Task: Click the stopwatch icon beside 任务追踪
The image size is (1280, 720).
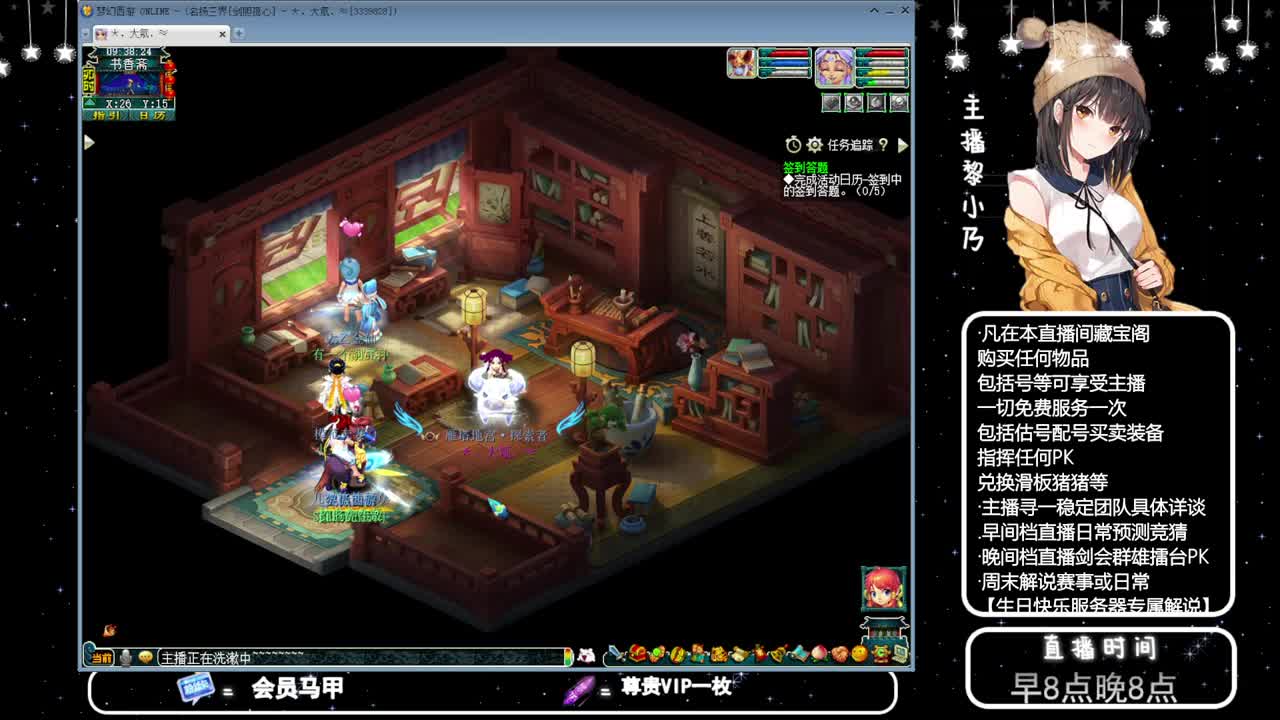Action: (793, 144)
